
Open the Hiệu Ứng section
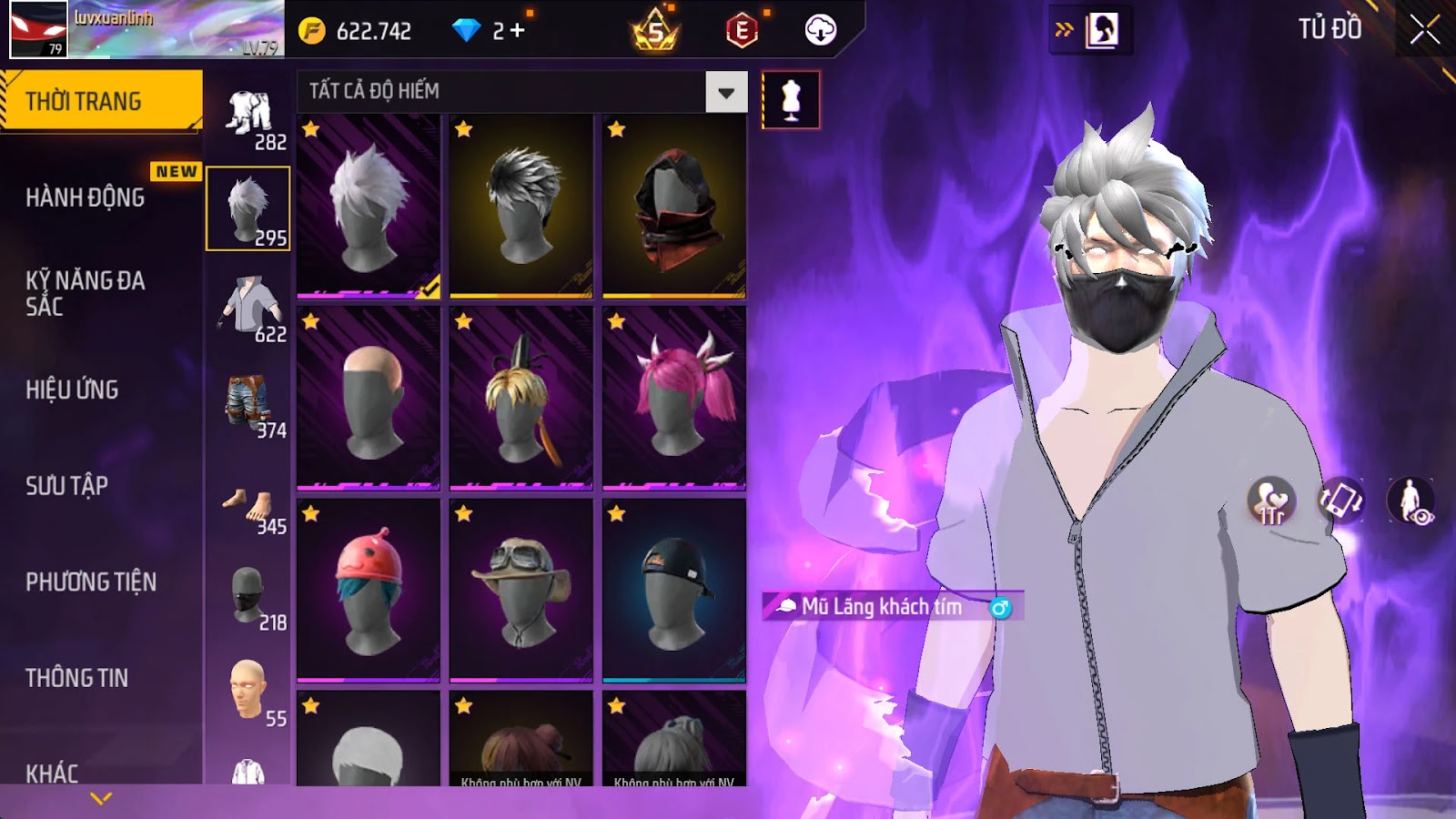72,389
